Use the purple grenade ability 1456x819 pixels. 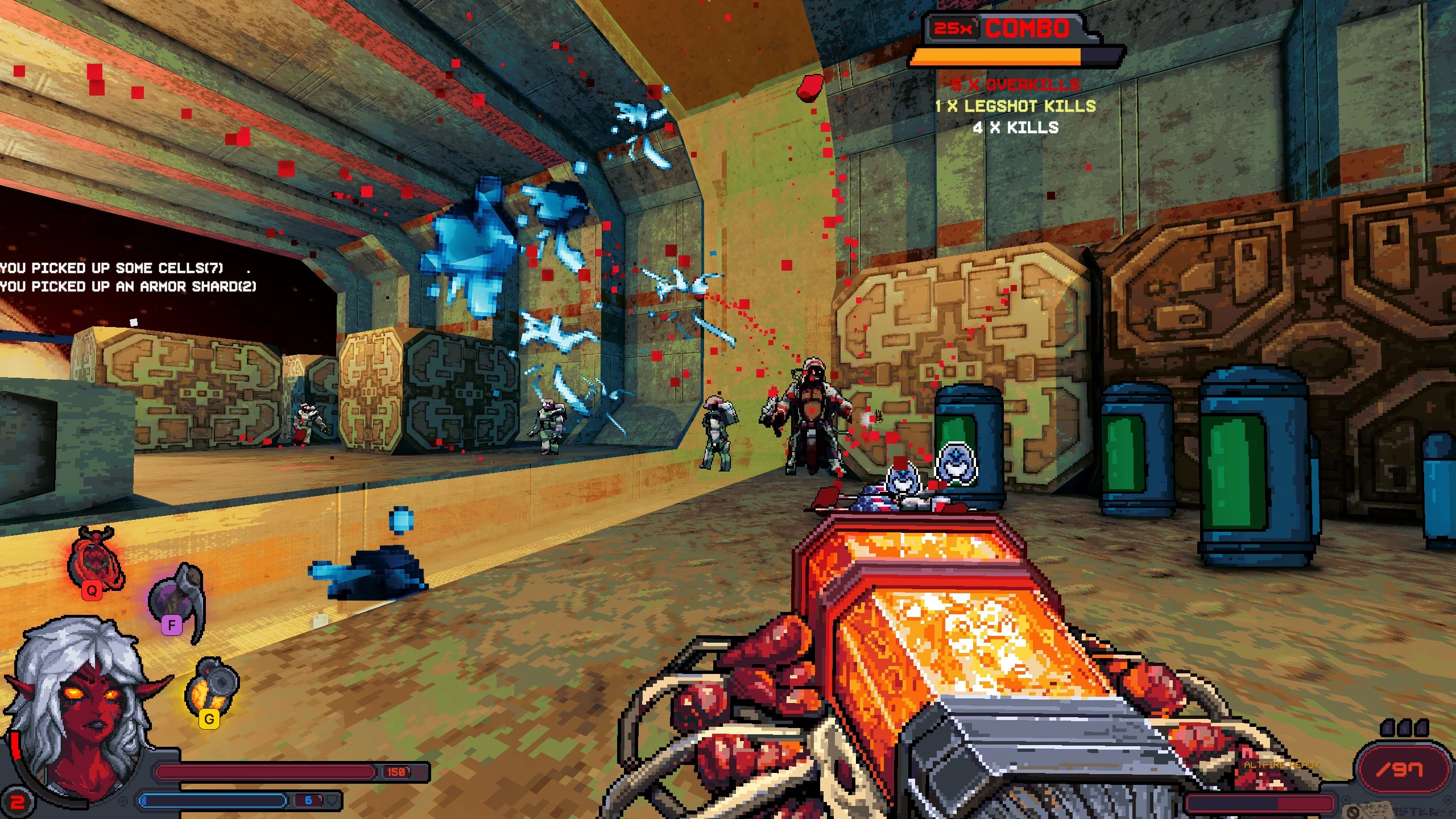coord(177,600)
